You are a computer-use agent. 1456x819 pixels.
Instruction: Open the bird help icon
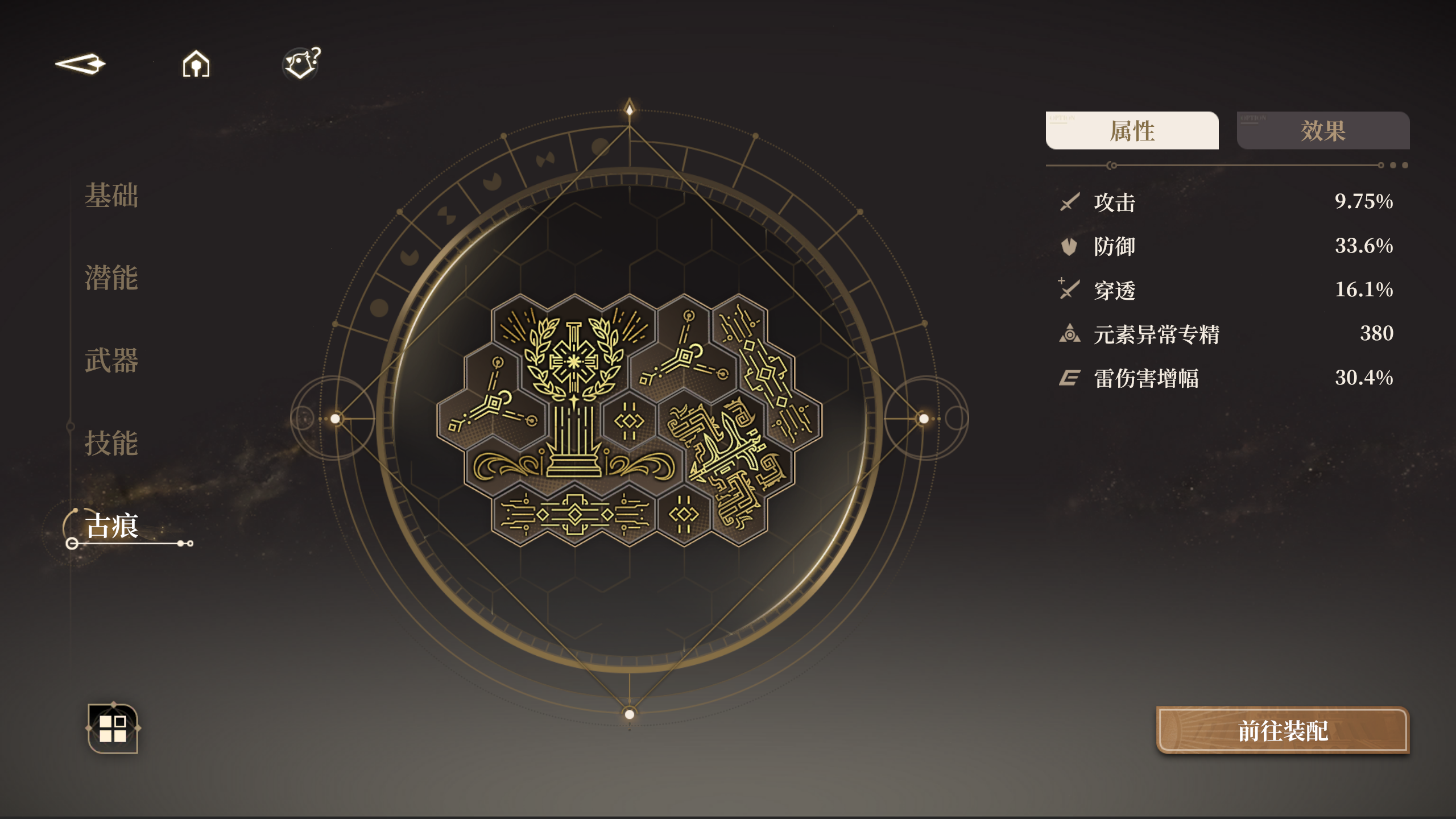302,63
